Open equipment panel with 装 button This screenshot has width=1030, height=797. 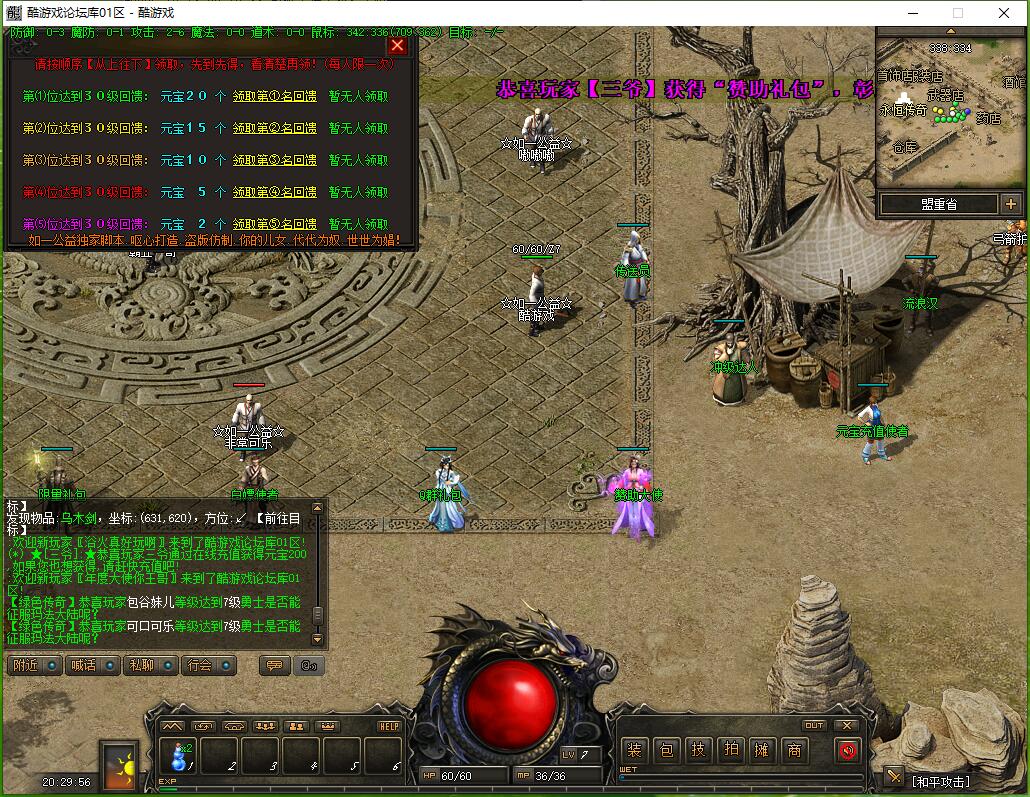point(634,750)
